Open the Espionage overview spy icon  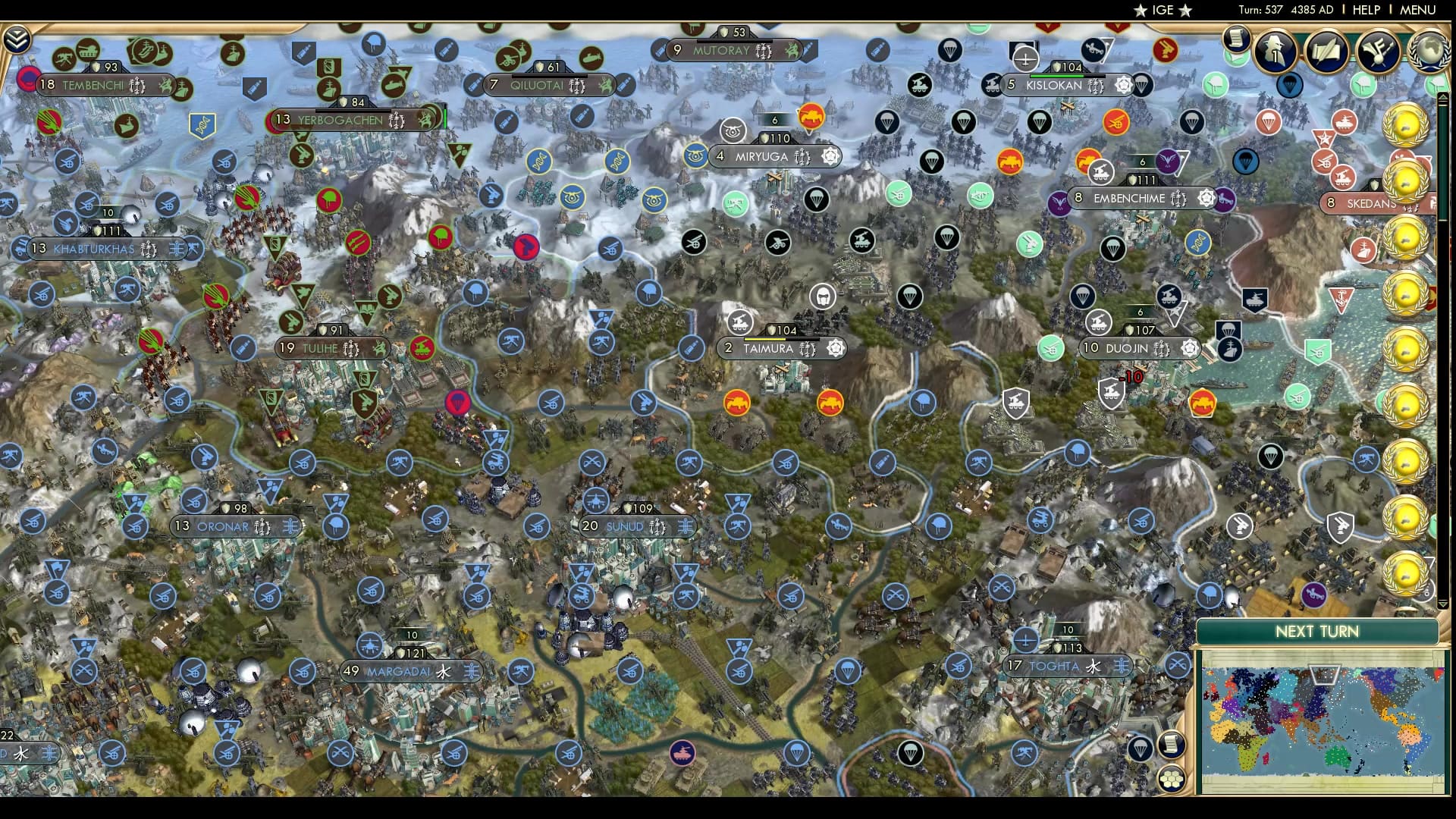point(1276,52)
